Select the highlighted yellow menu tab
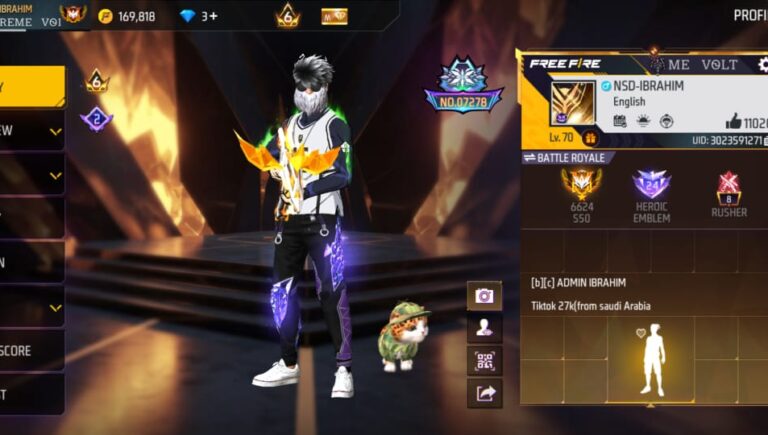The image size is (768, 435). tap(30, 86)
